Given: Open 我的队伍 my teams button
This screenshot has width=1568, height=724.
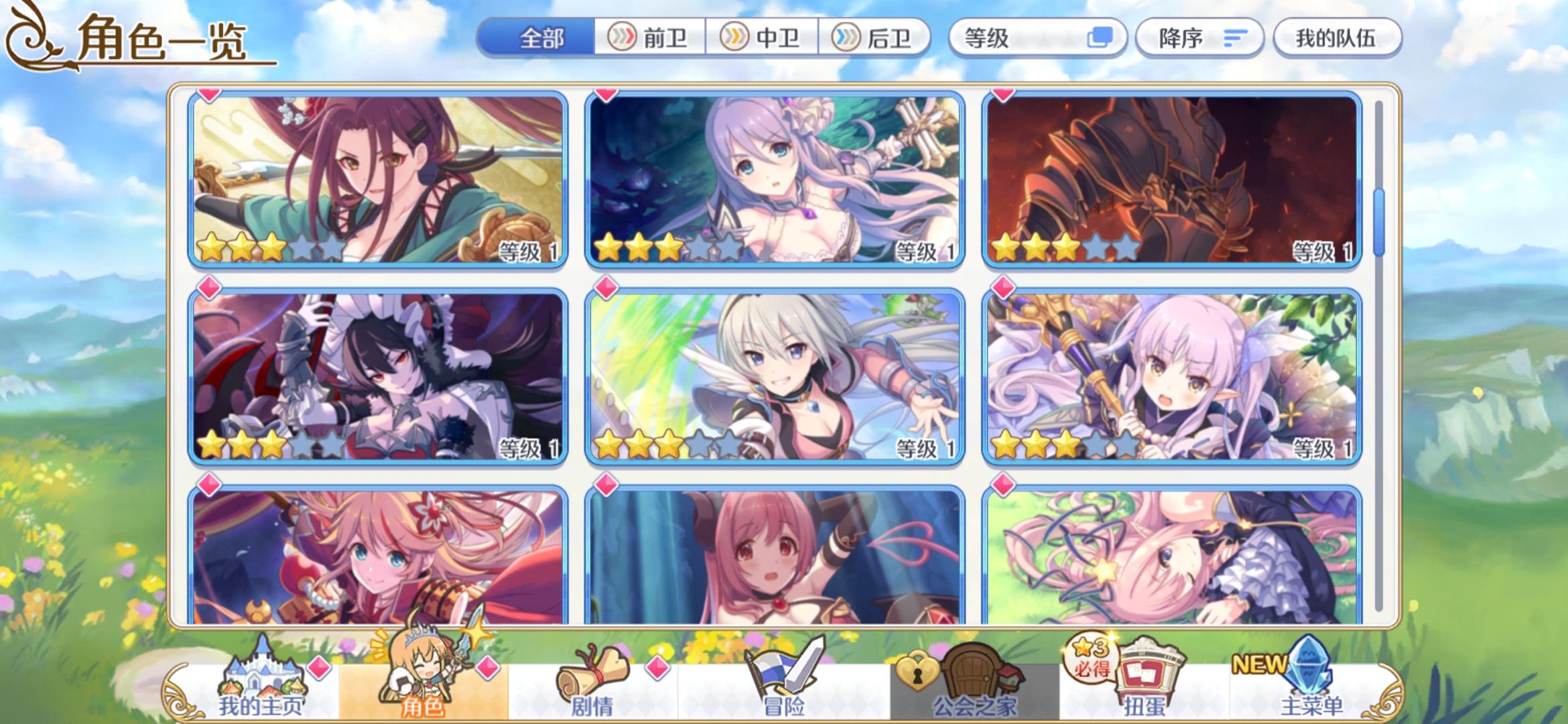Looking at the screenshot, I should (x=1337, y=38).
